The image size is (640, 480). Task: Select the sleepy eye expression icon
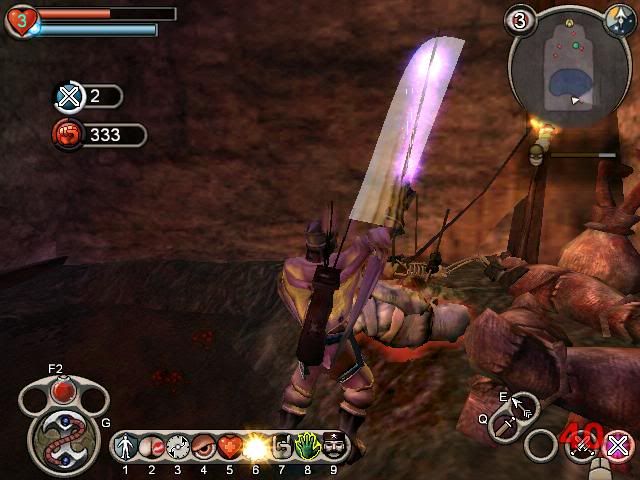pyautogui.click(x=203, y=446)
